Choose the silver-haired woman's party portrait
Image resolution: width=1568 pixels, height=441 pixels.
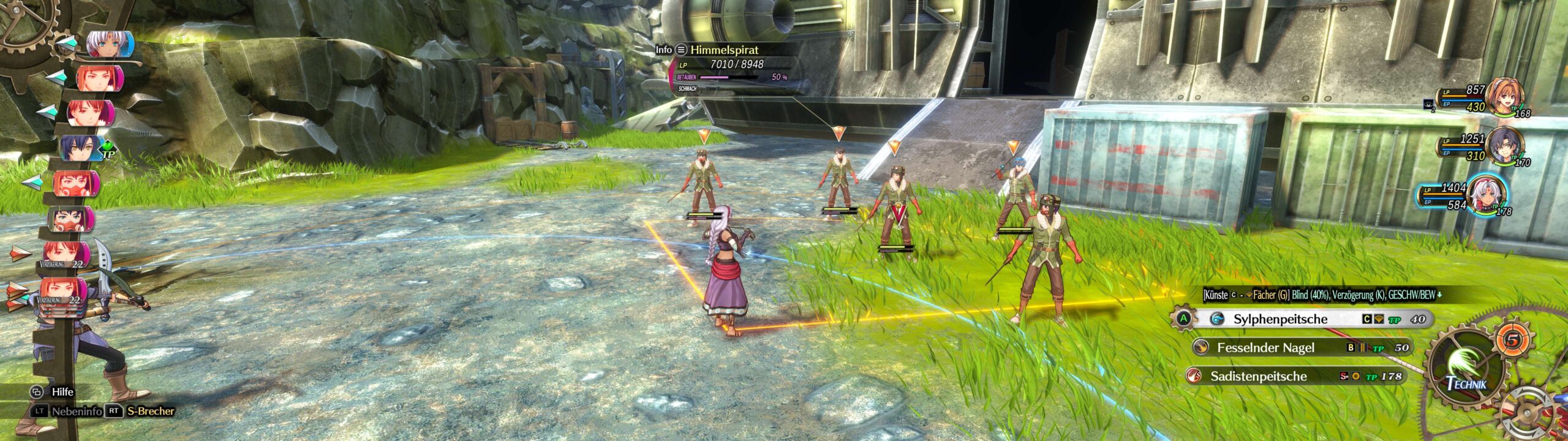coord(1486,195)
